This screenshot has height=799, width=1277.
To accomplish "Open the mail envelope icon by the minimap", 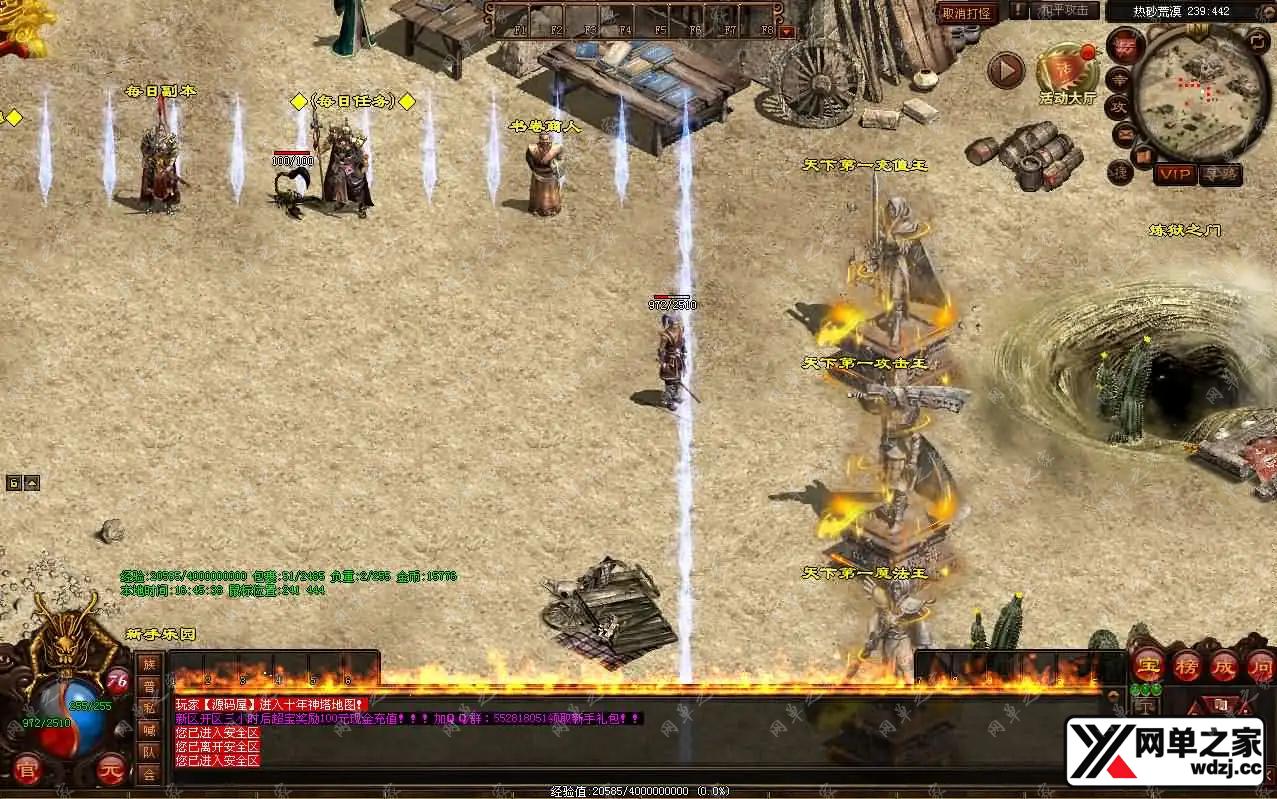I will [x=1125, y=132].
